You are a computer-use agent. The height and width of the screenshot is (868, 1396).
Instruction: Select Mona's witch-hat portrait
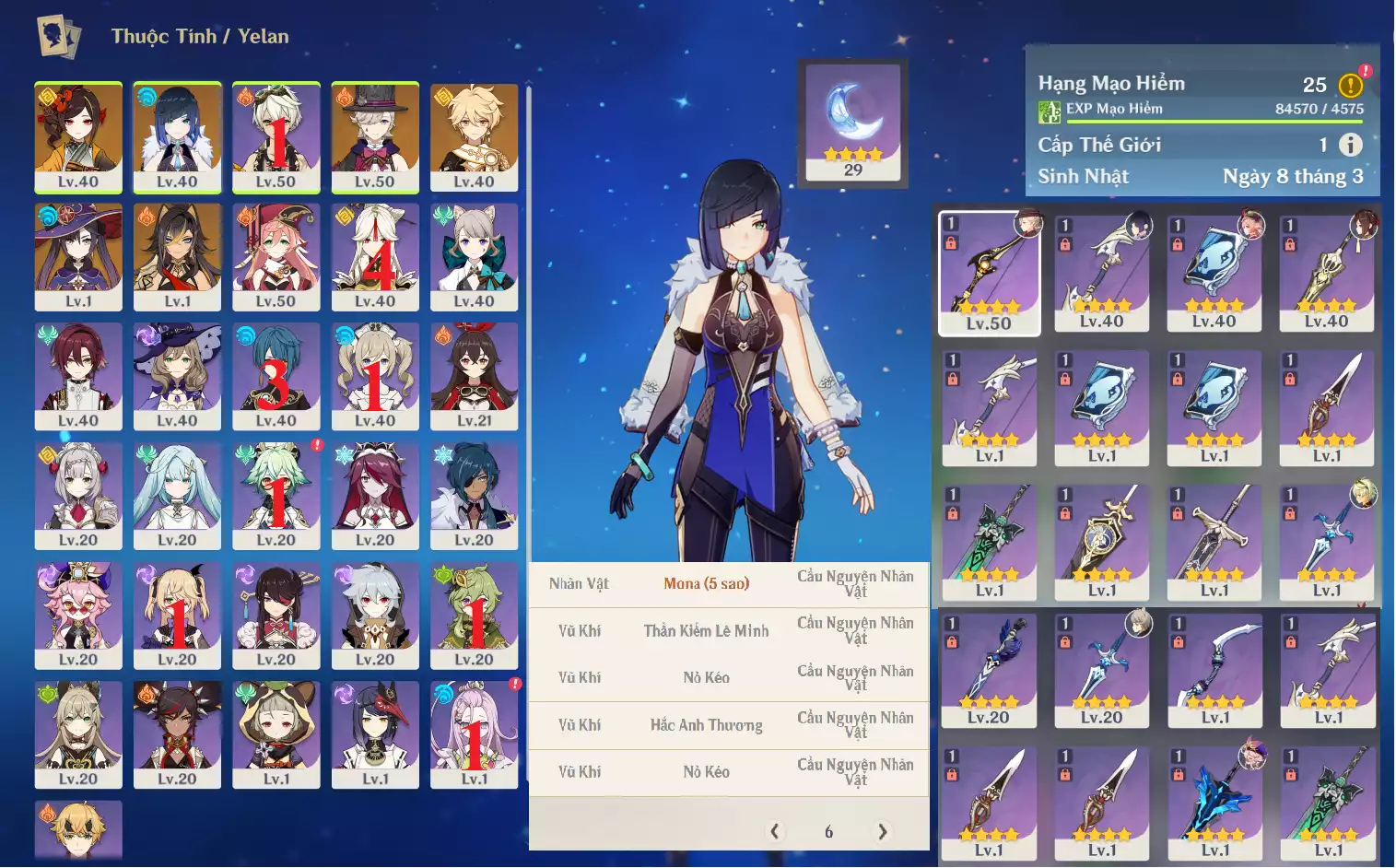point(78,256)
